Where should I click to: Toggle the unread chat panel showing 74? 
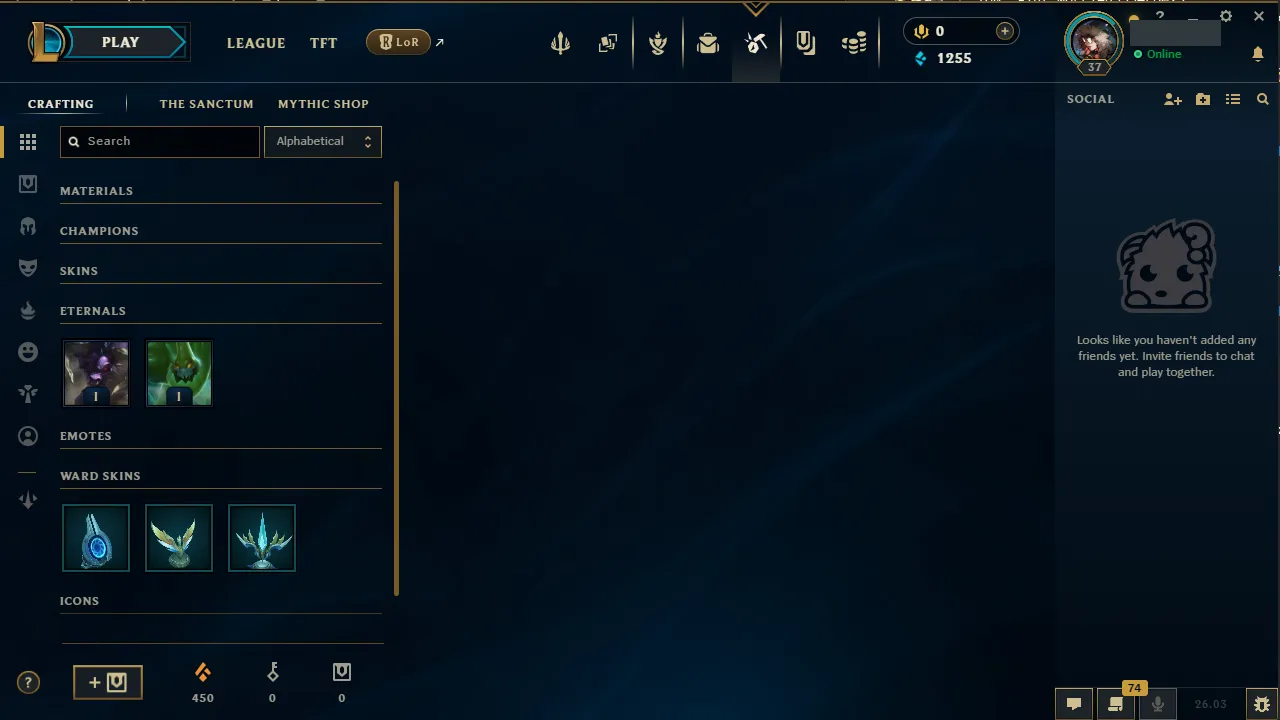[1115, 703]
